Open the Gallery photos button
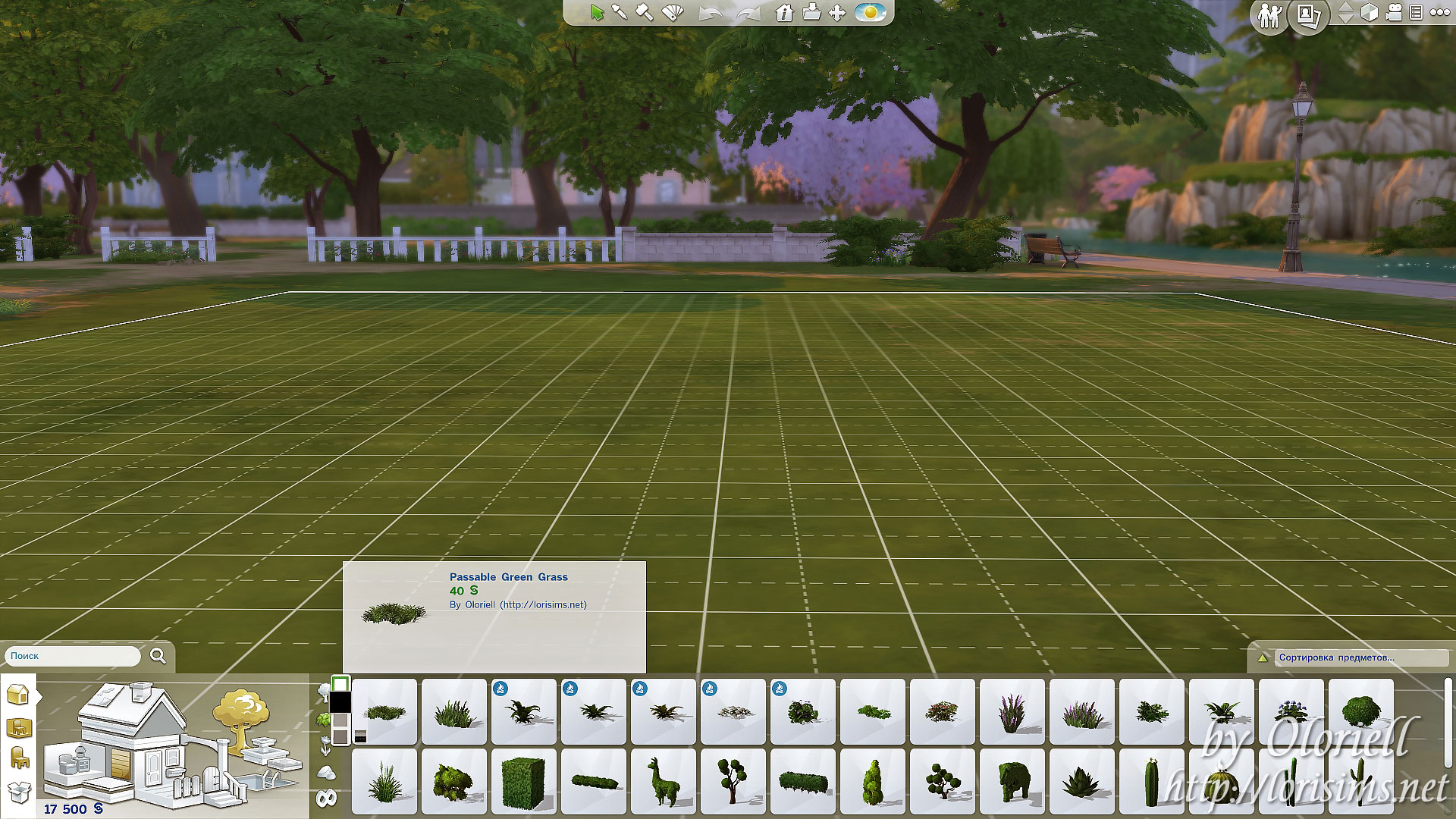 coord(1308,15)
